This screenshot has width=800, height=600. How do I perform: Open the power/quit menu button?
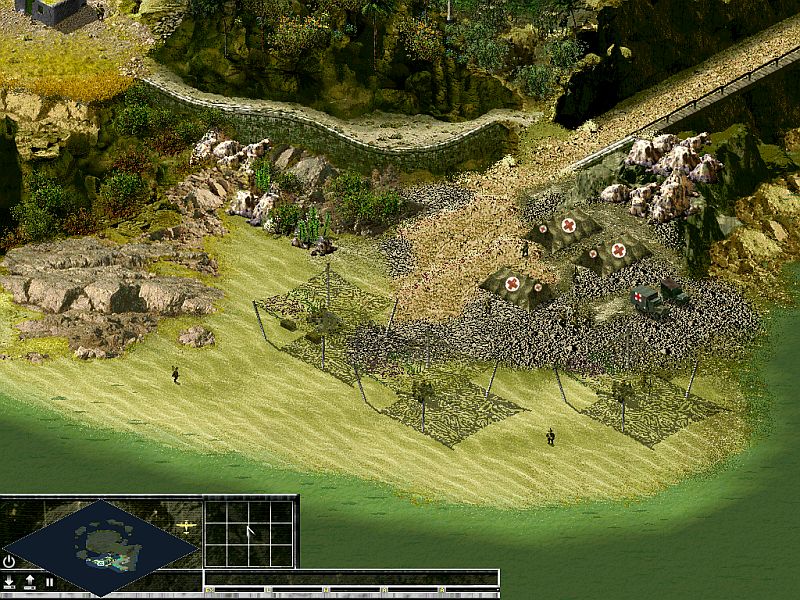[x=9, y=561]
